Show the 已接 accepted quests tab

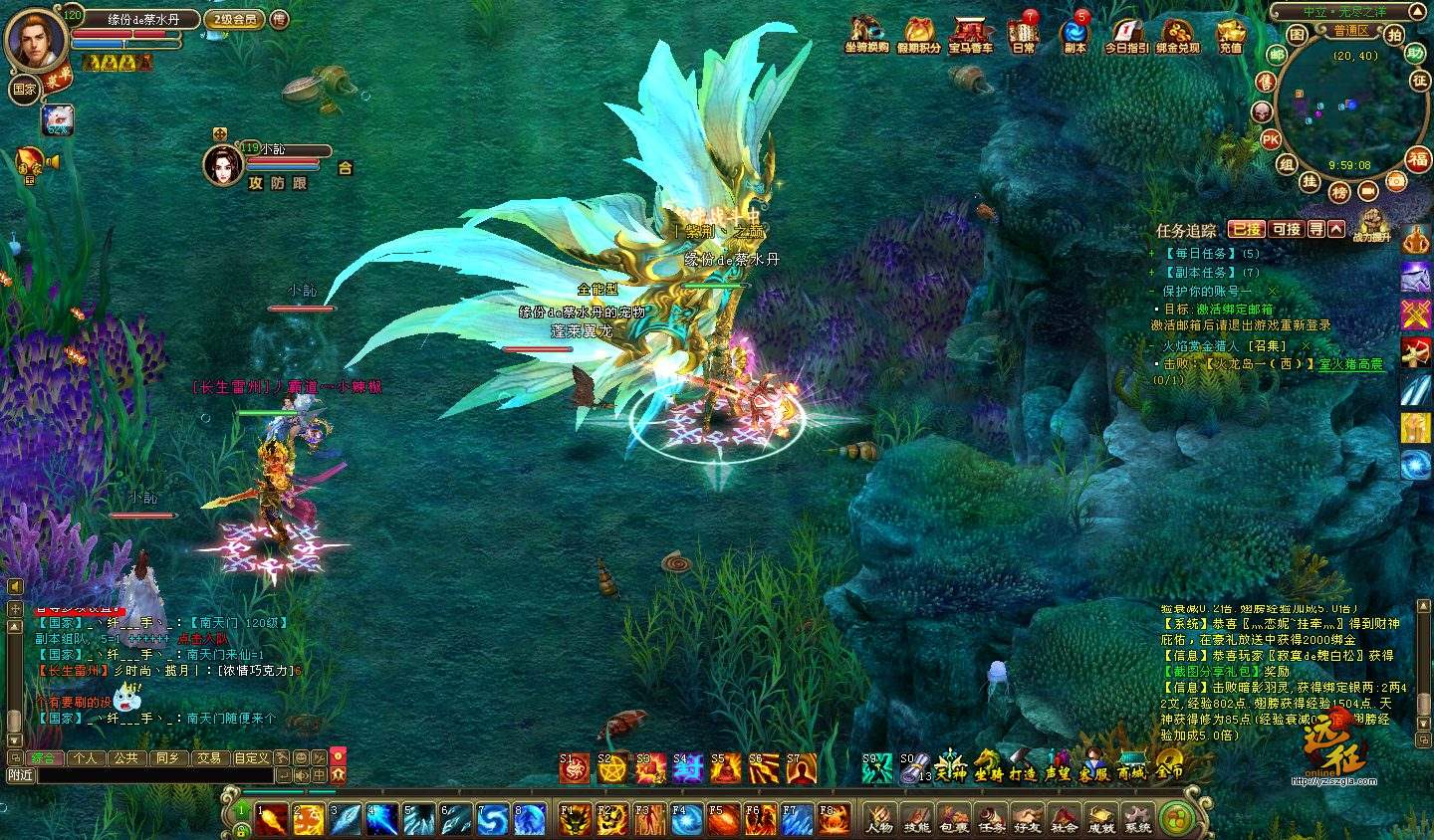[1246, 229]
